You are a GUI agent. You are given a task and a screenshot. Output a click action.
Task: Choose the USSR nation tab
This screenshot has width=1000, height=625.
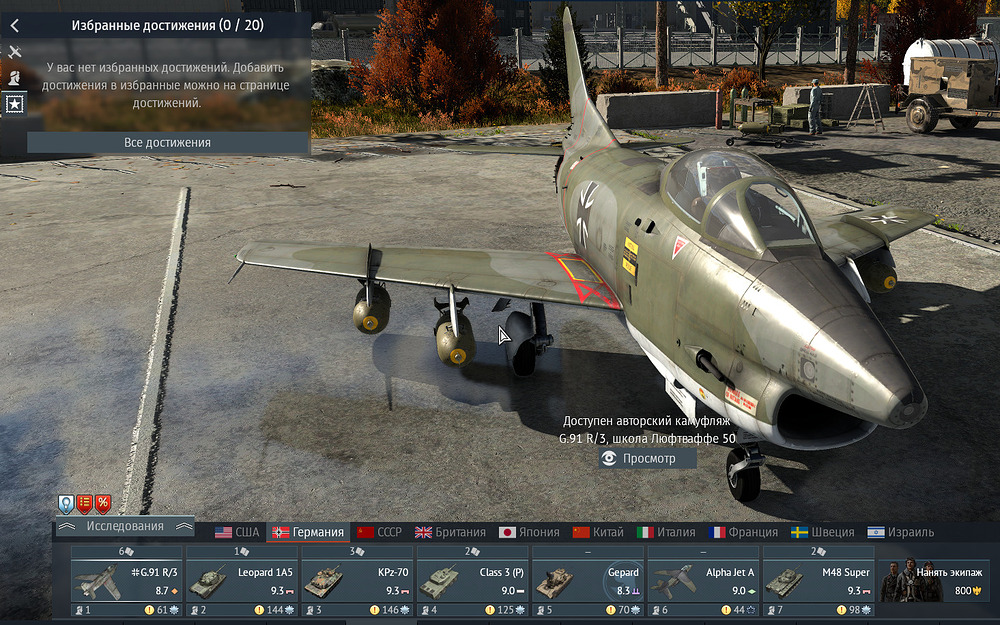[x=379, y=532]
